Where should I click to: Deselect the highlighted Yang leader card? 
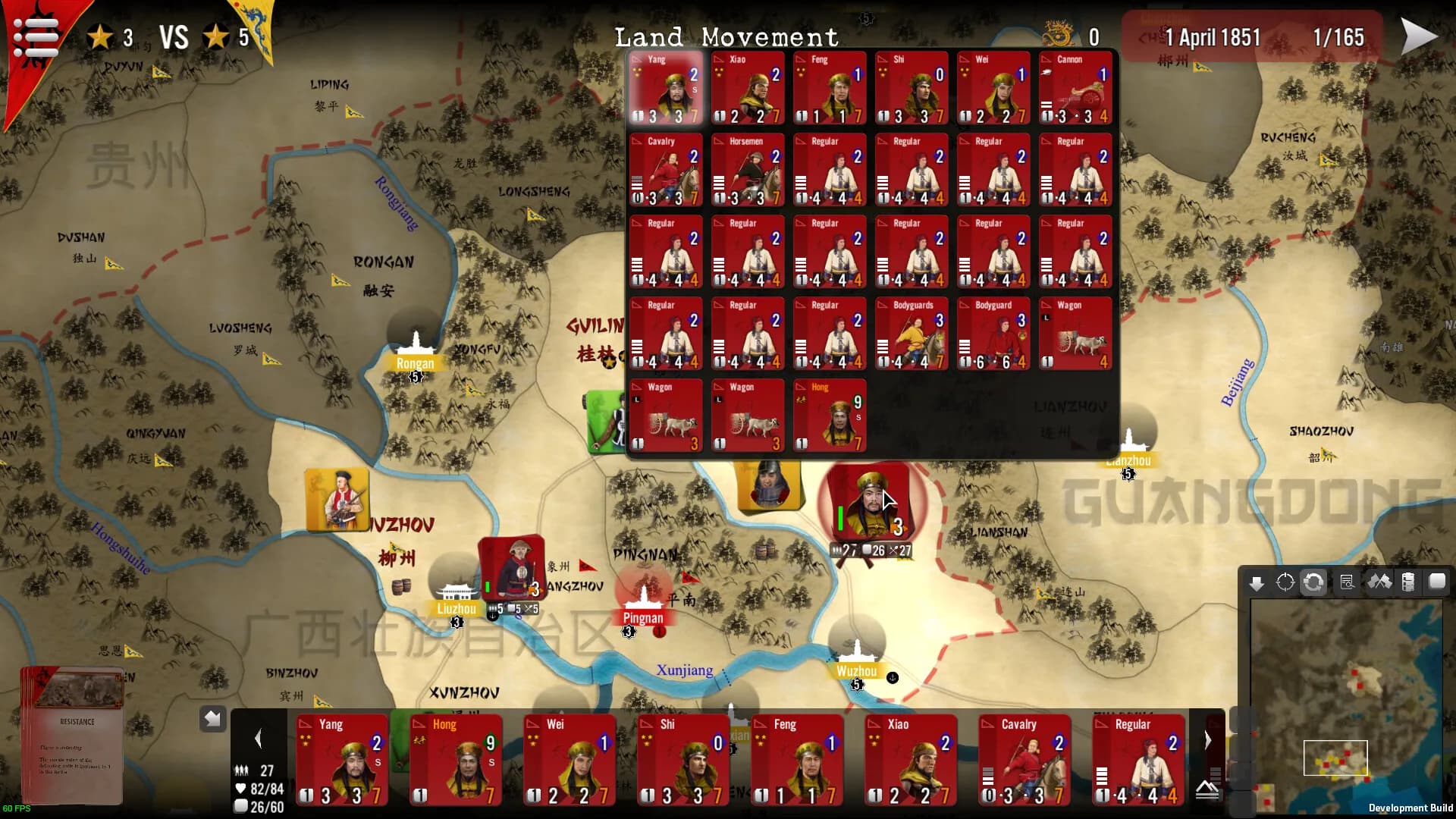tap(664, 87)
